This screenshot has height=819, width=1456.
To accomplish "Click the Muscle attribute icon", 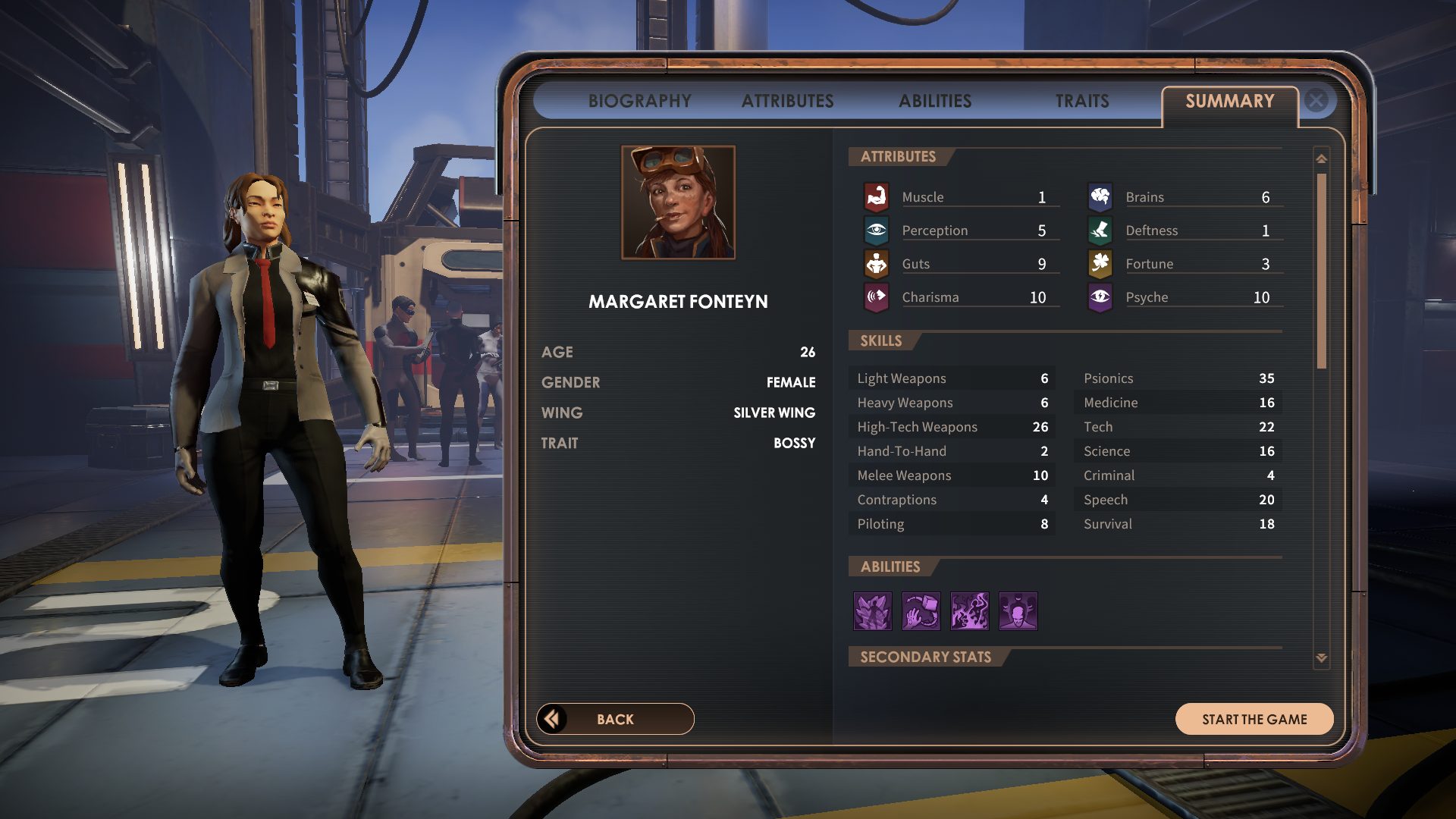I will 877,197.
